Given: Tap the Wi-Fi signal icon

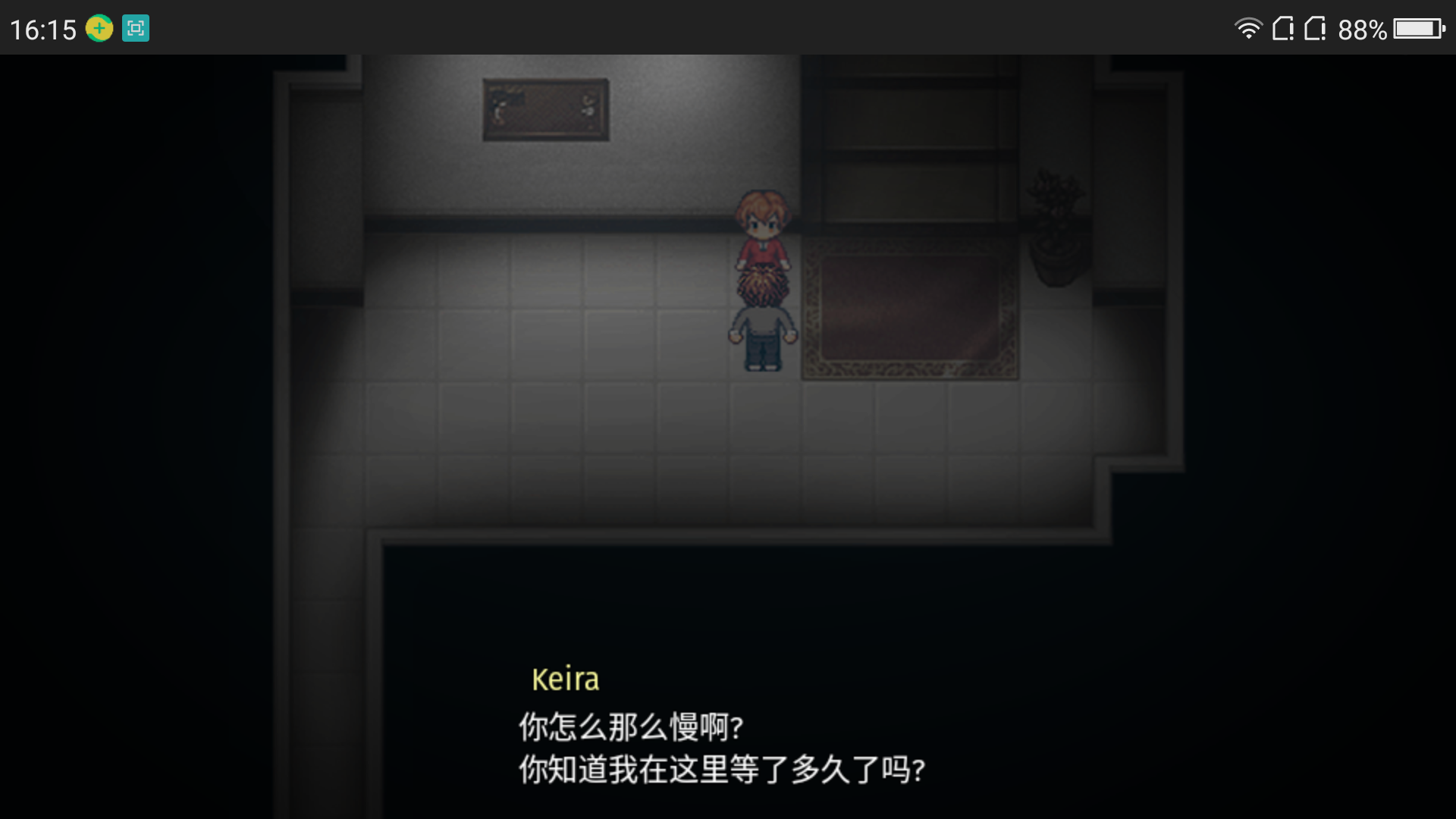Looking at the screenshot, I should click(x=1249, y=28).
